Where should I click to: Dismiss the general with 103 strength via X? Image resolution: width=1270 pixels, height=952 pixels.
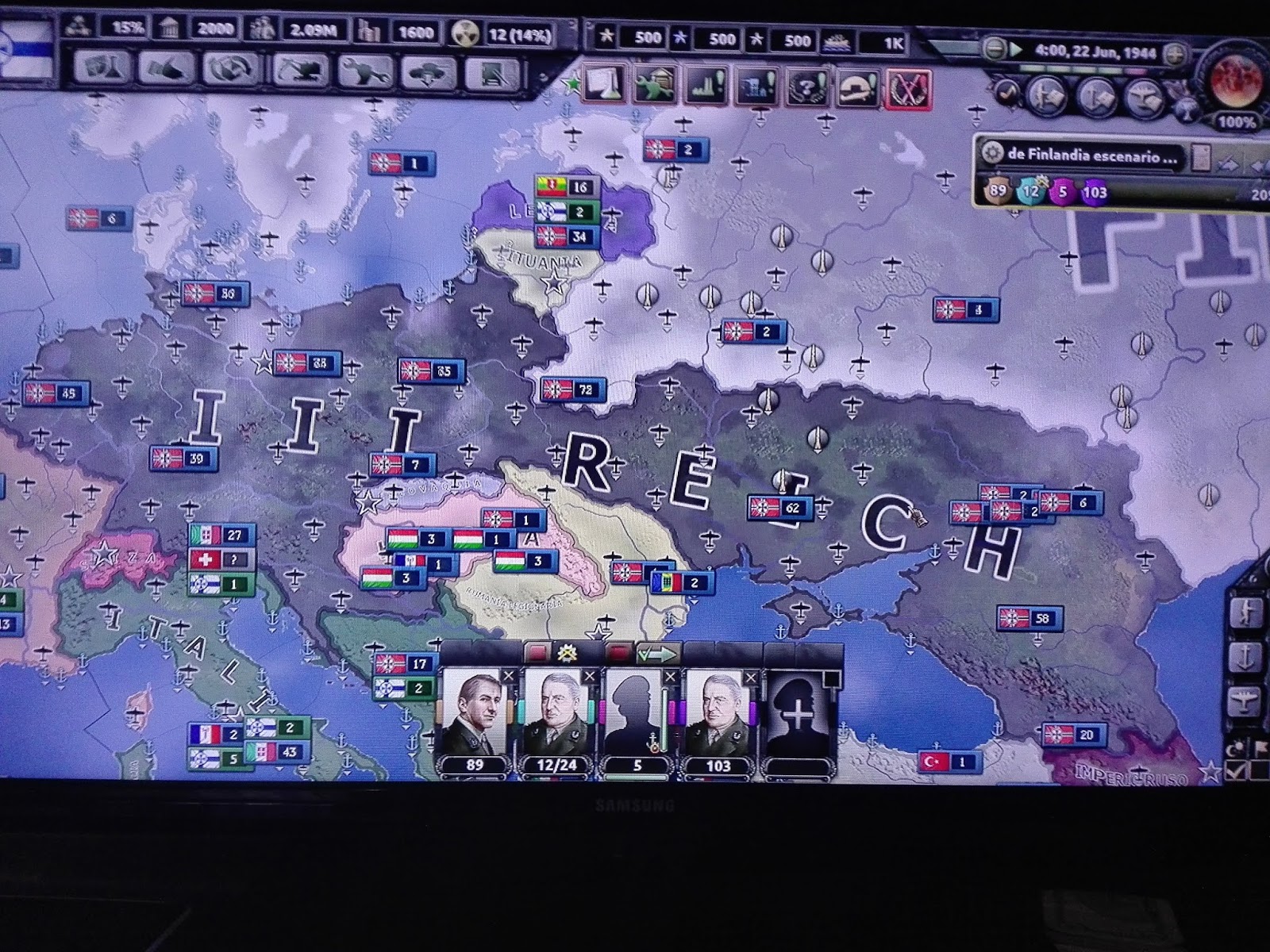point(752,676)
